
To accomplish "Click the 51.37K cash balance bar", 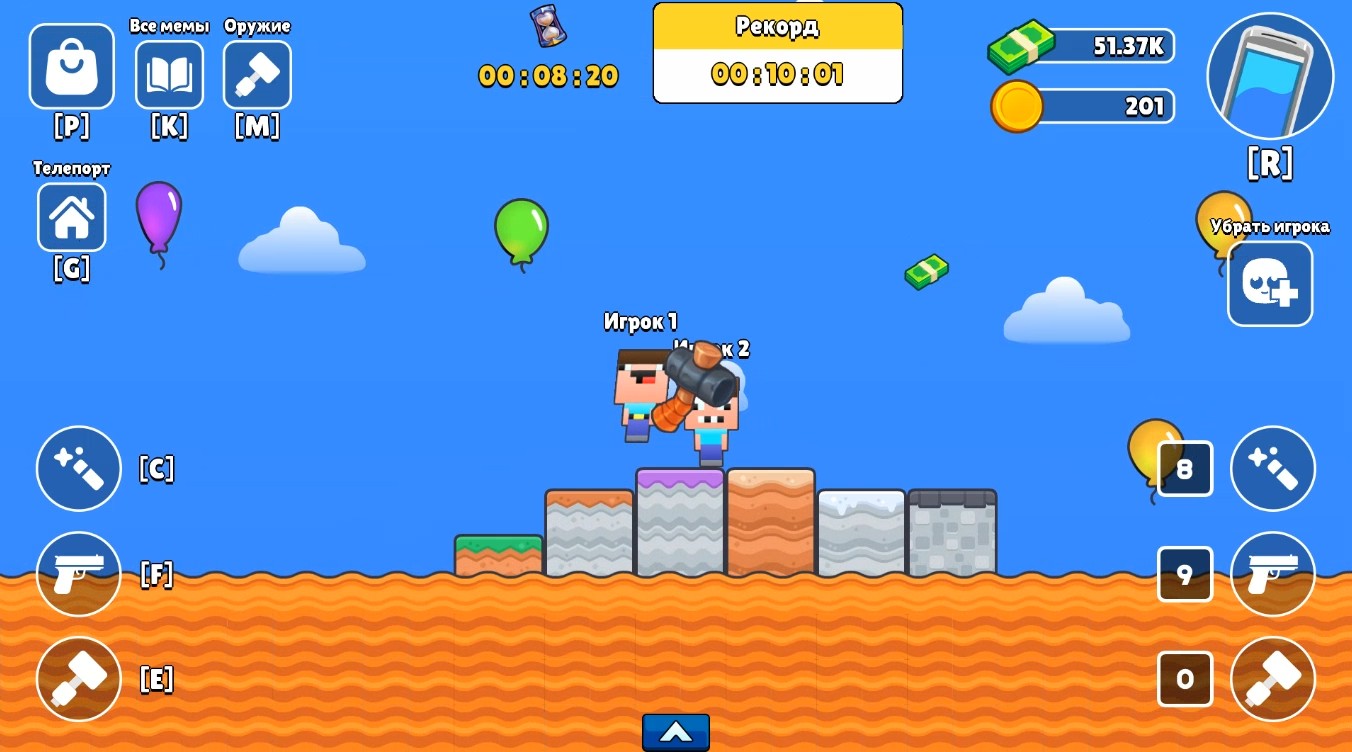I will [1080, 46].
